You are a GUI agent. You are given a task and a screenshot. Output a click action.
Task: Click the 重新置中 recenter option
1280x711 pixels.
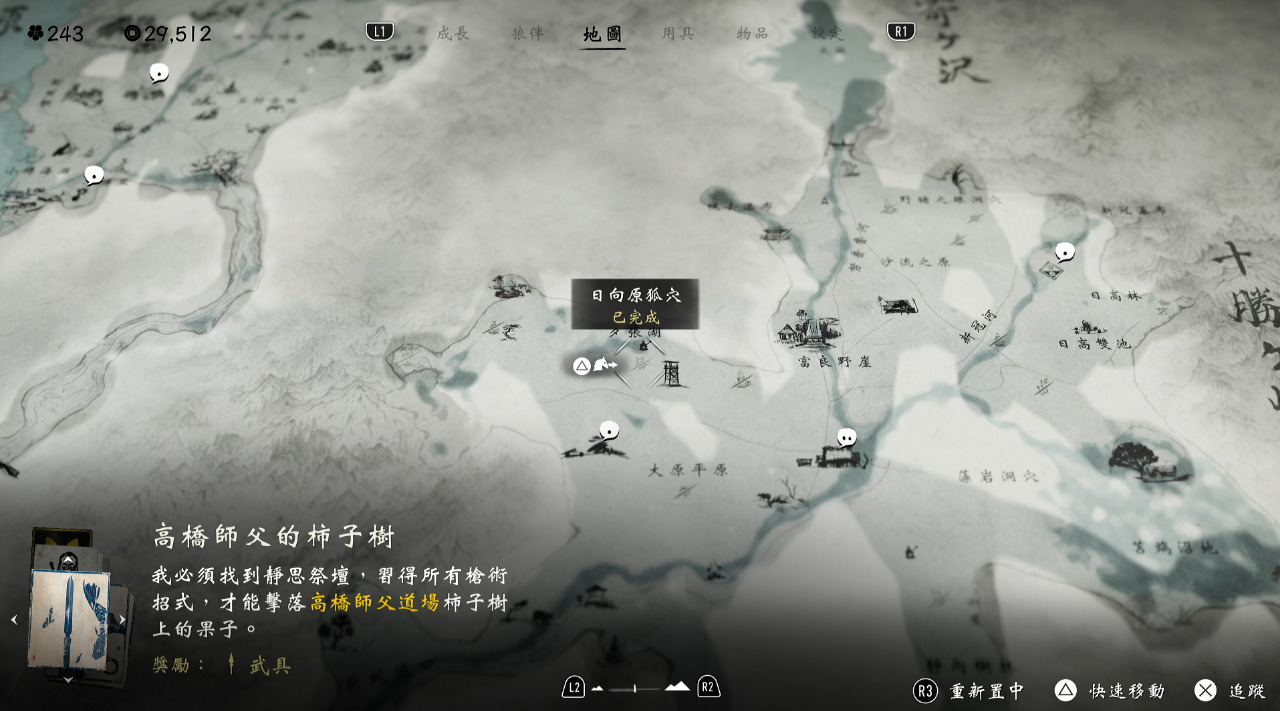click(x=970, y=691)
